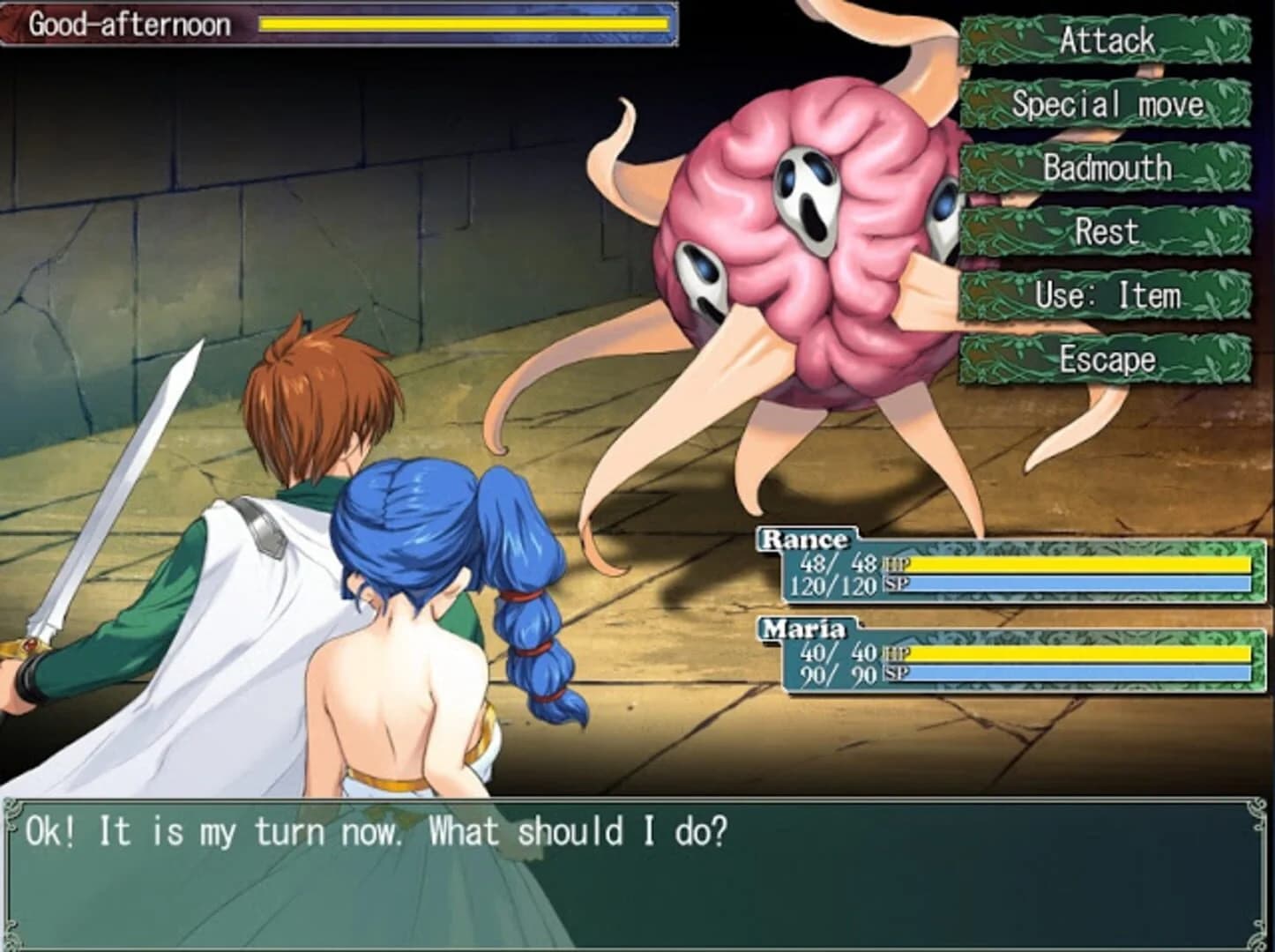1275x952 pixels.
Task: Click Rance's name plate
Action: click(x=804, y=538)
